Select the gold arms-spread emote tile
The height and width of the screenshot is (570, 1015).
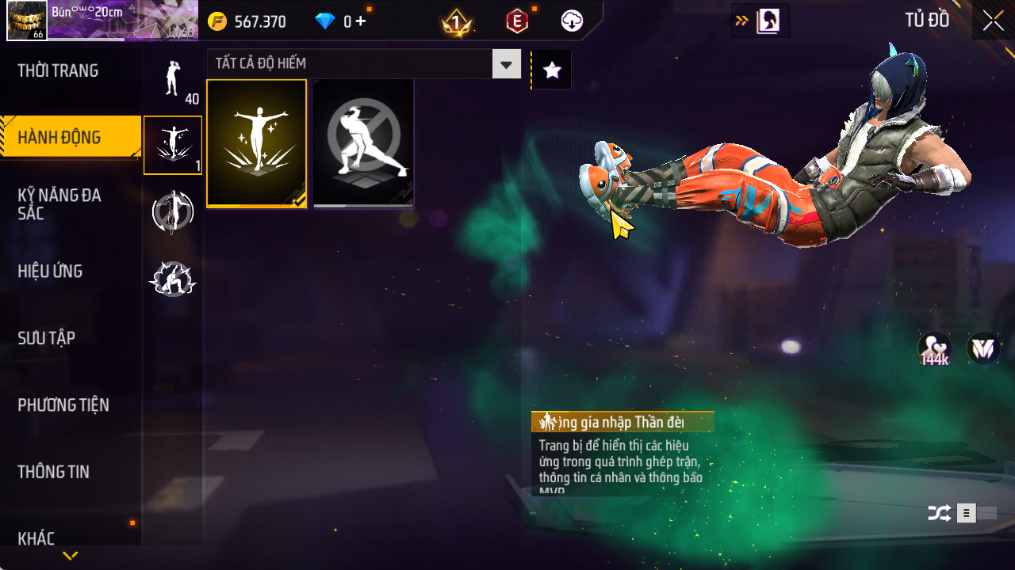[257, 143]
